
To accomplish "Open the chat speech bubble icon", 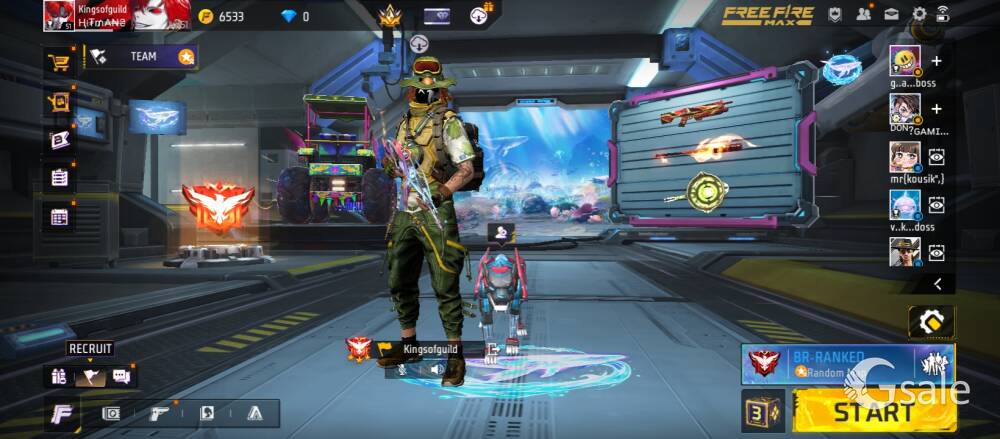I will click(x=122, y=376).
